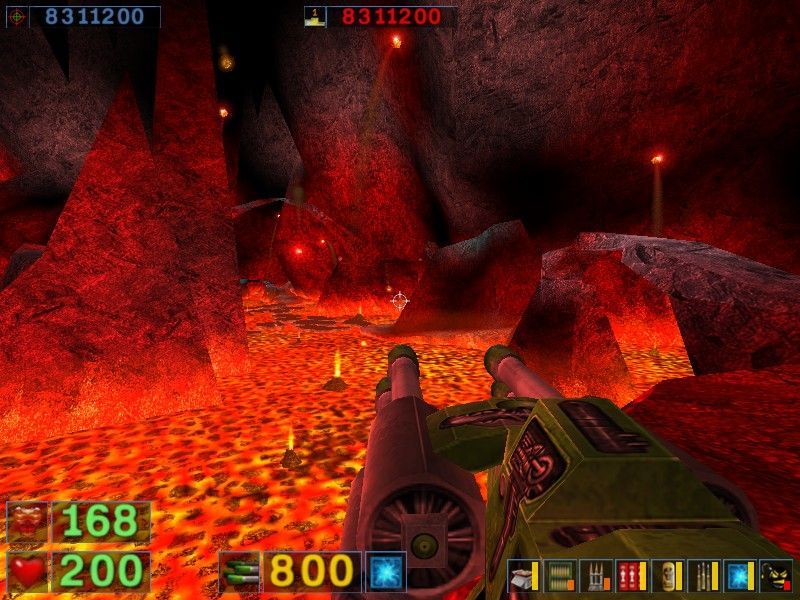This screenshot has width=800, height=600.
Task: Click the armor vest icon
Action: 26,522
